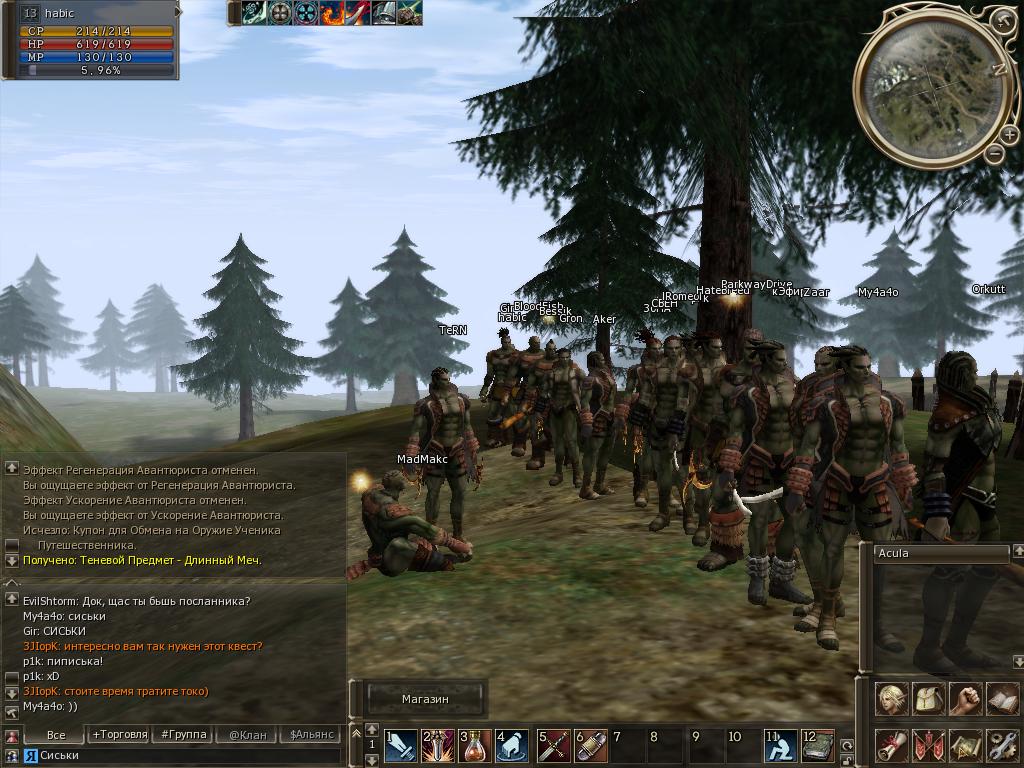
Task: Open the actions fist icon
Action: [x=964, y=700]
